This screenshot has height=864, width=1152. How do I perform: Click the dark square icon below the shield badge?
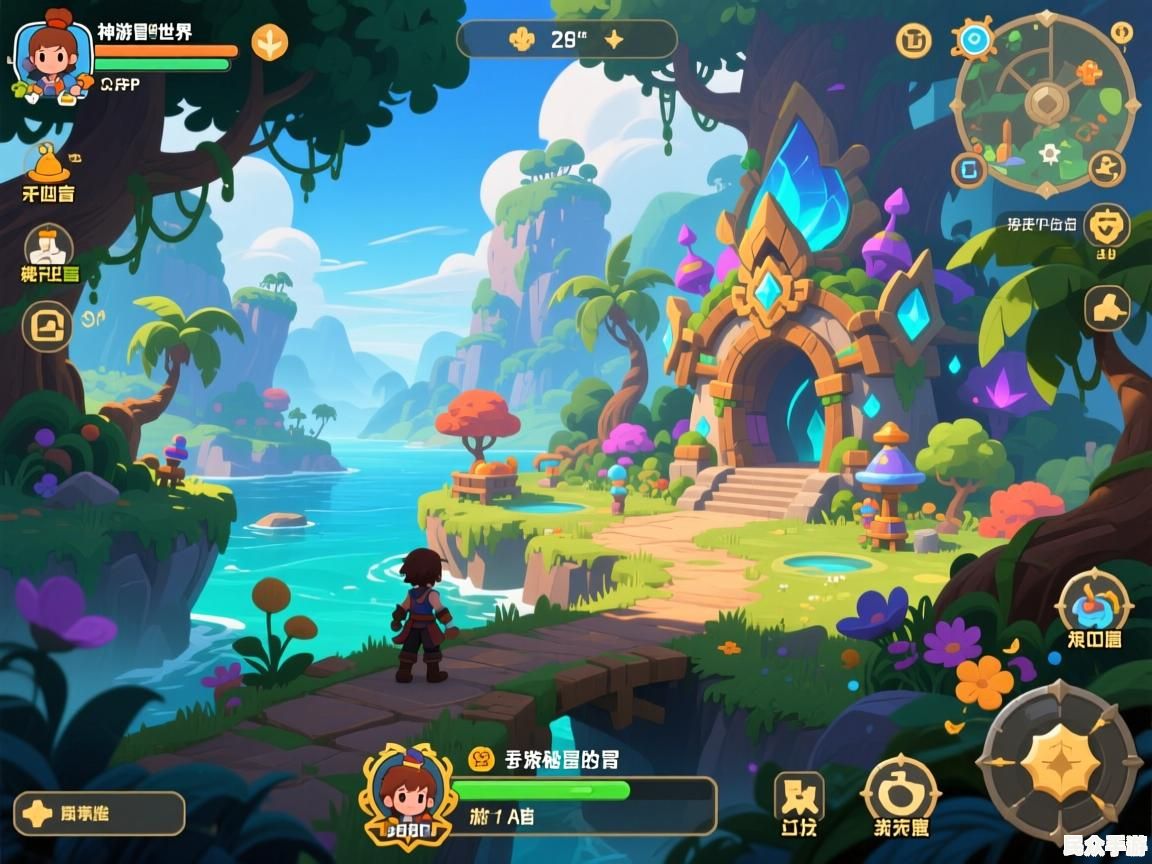(1107, 308)
